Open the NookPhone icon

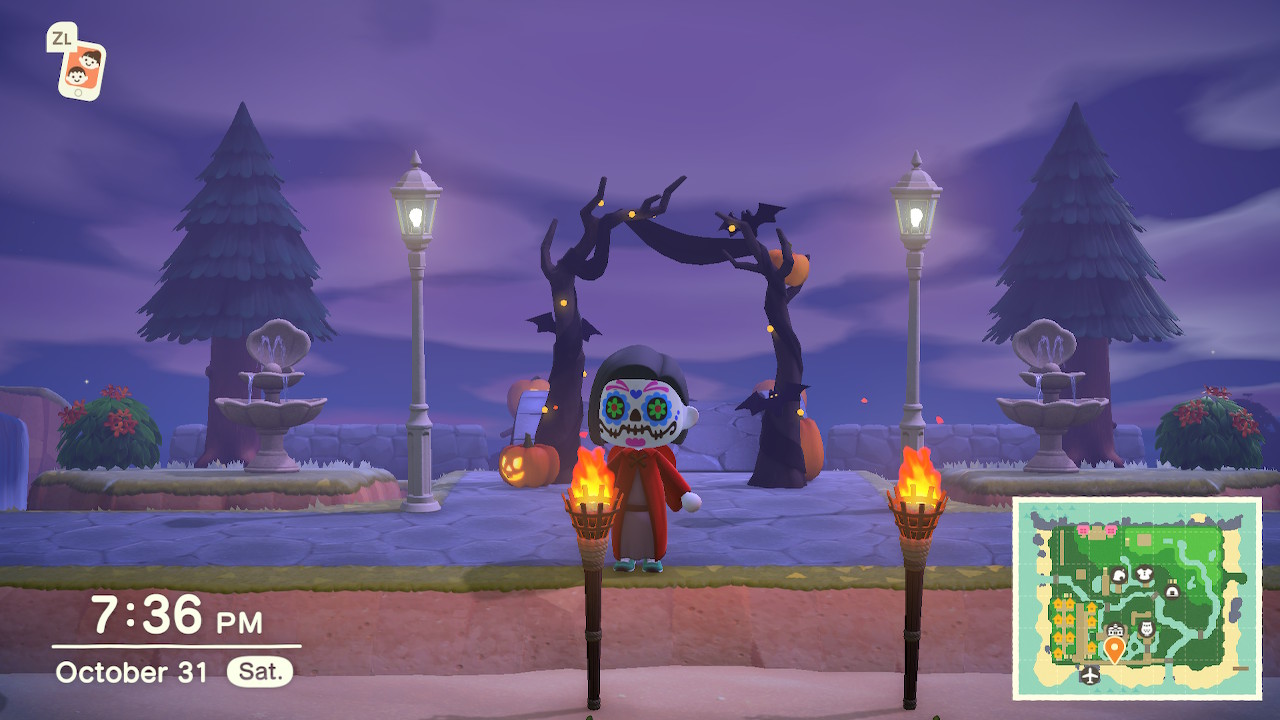coord(81,70)
